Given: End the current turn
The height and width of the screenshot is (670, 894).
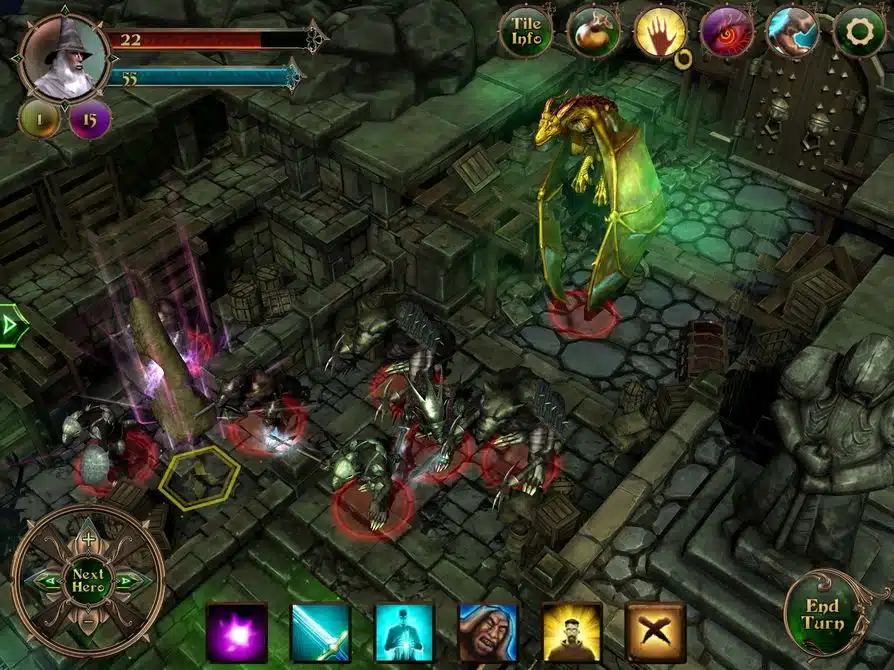Looking at the screenshot, I should click(x=821, y=613).
